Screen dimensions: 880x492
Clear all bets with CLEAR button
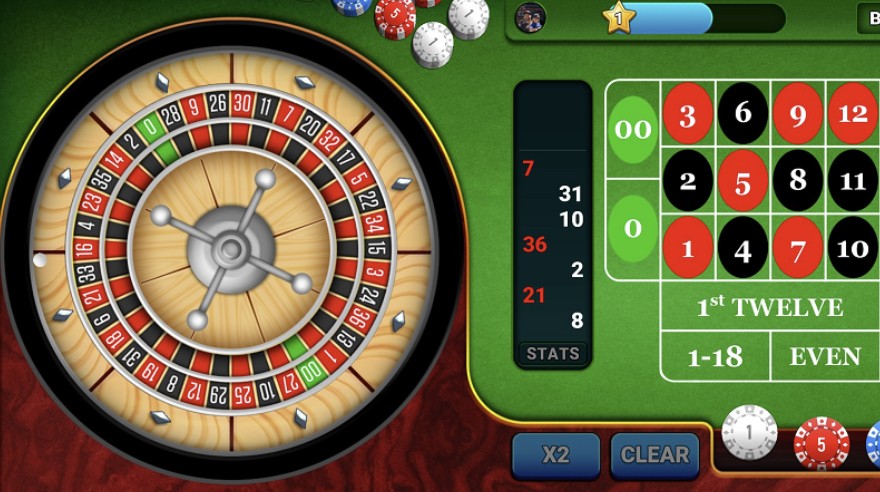655,455
